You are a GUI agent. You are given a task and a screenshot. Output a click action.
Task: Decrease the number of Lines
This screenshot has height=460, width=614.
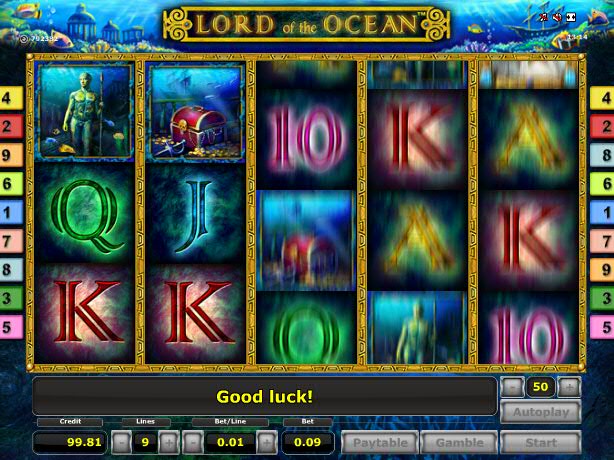(x=121, y=442)
